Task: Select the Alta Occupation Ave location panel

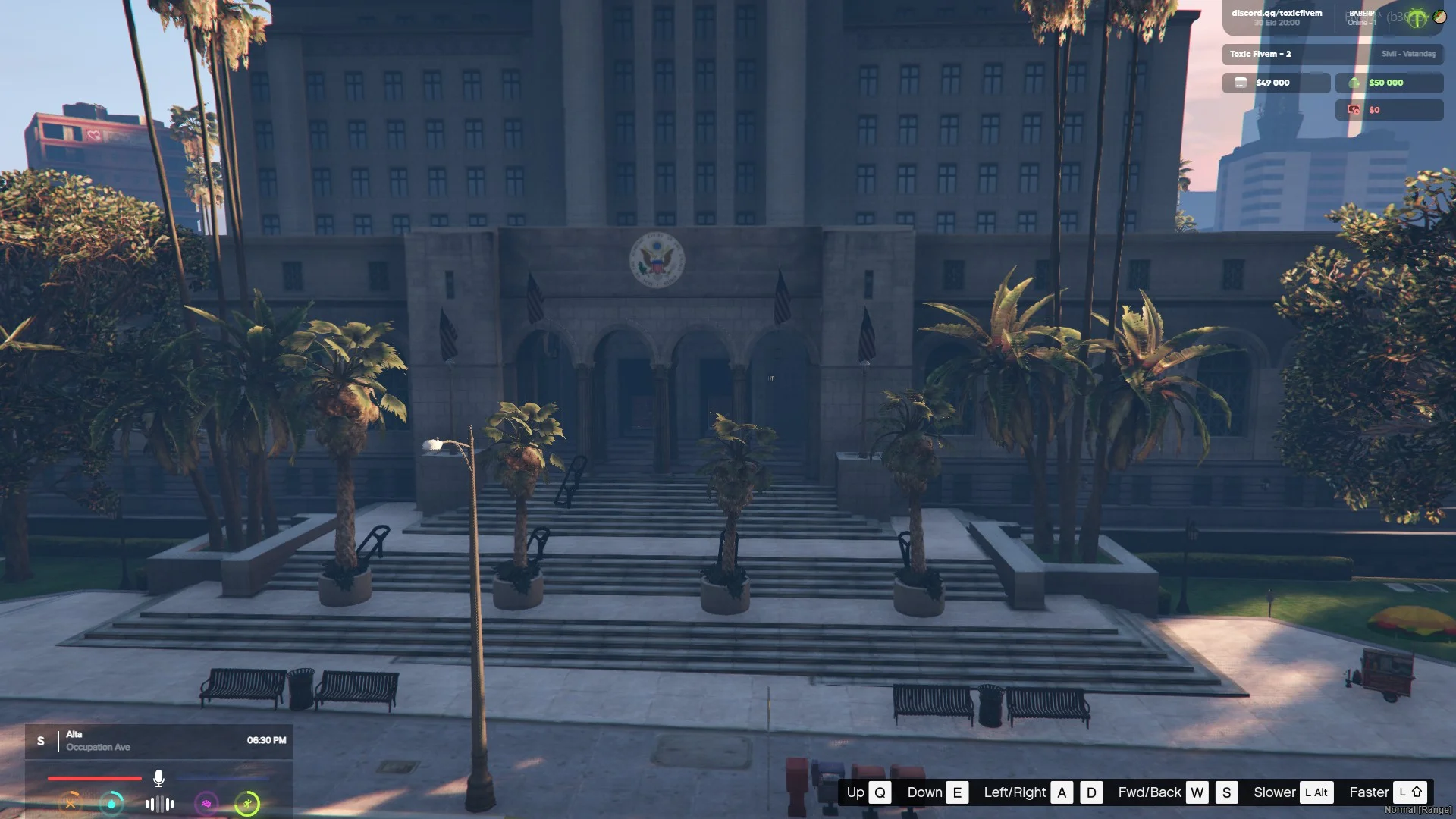Action: (158, 741)
